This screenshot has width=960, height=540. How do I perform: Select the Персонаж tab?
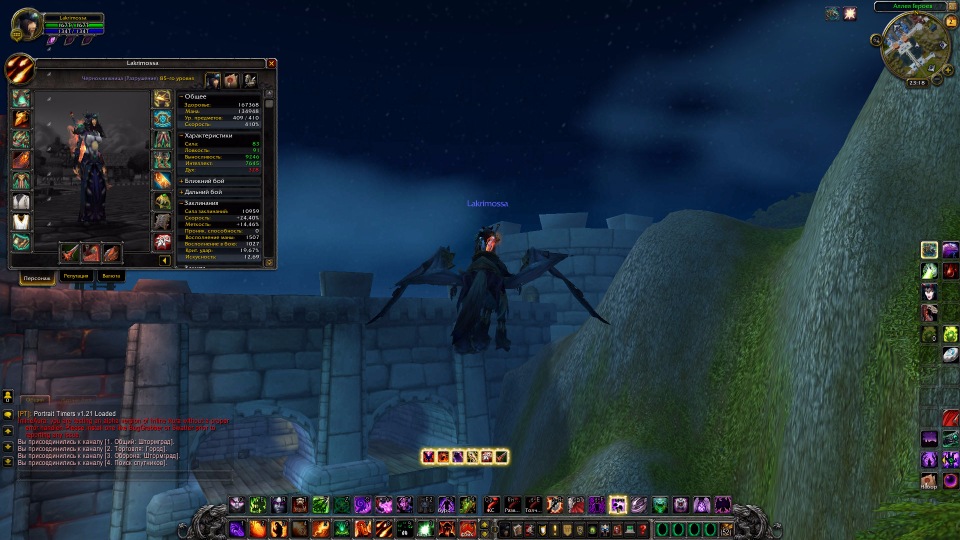tap(37, 276)
